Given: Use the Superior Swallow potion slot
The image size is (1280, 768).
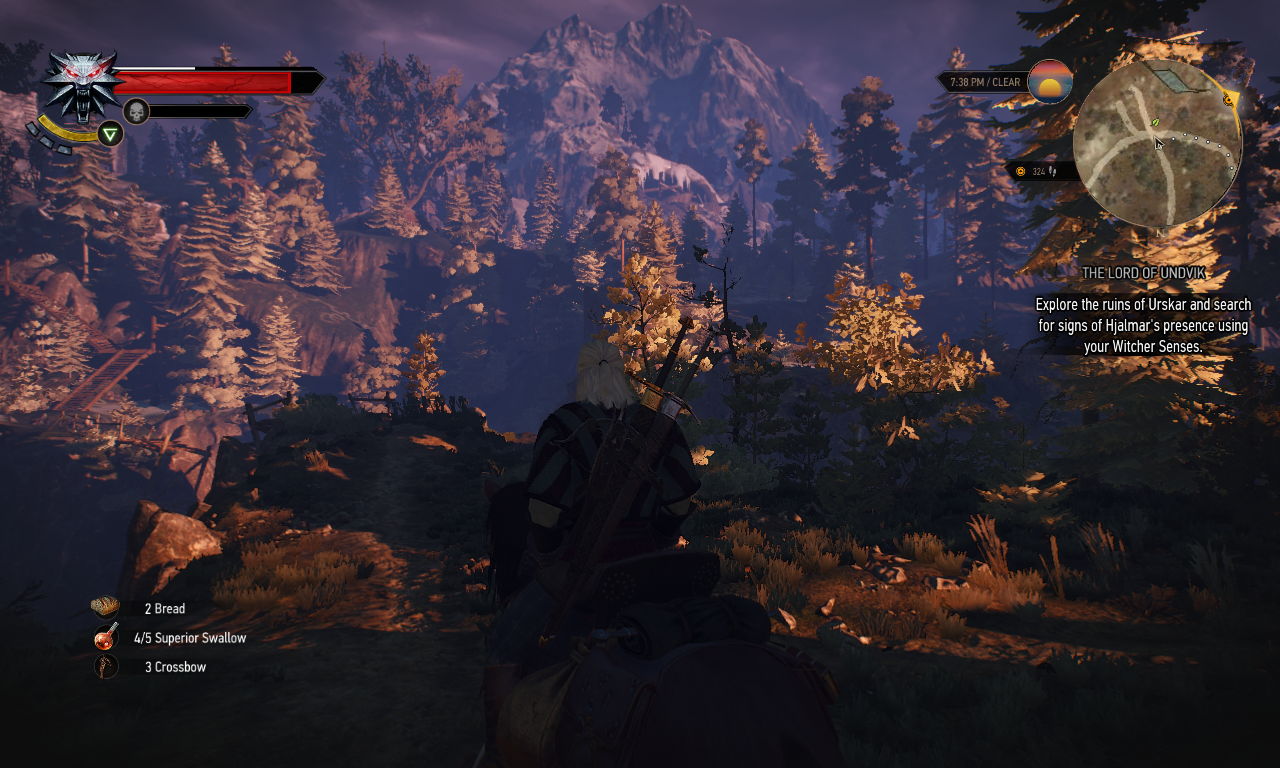Looking at the screenshot, I should pos(106,637).
